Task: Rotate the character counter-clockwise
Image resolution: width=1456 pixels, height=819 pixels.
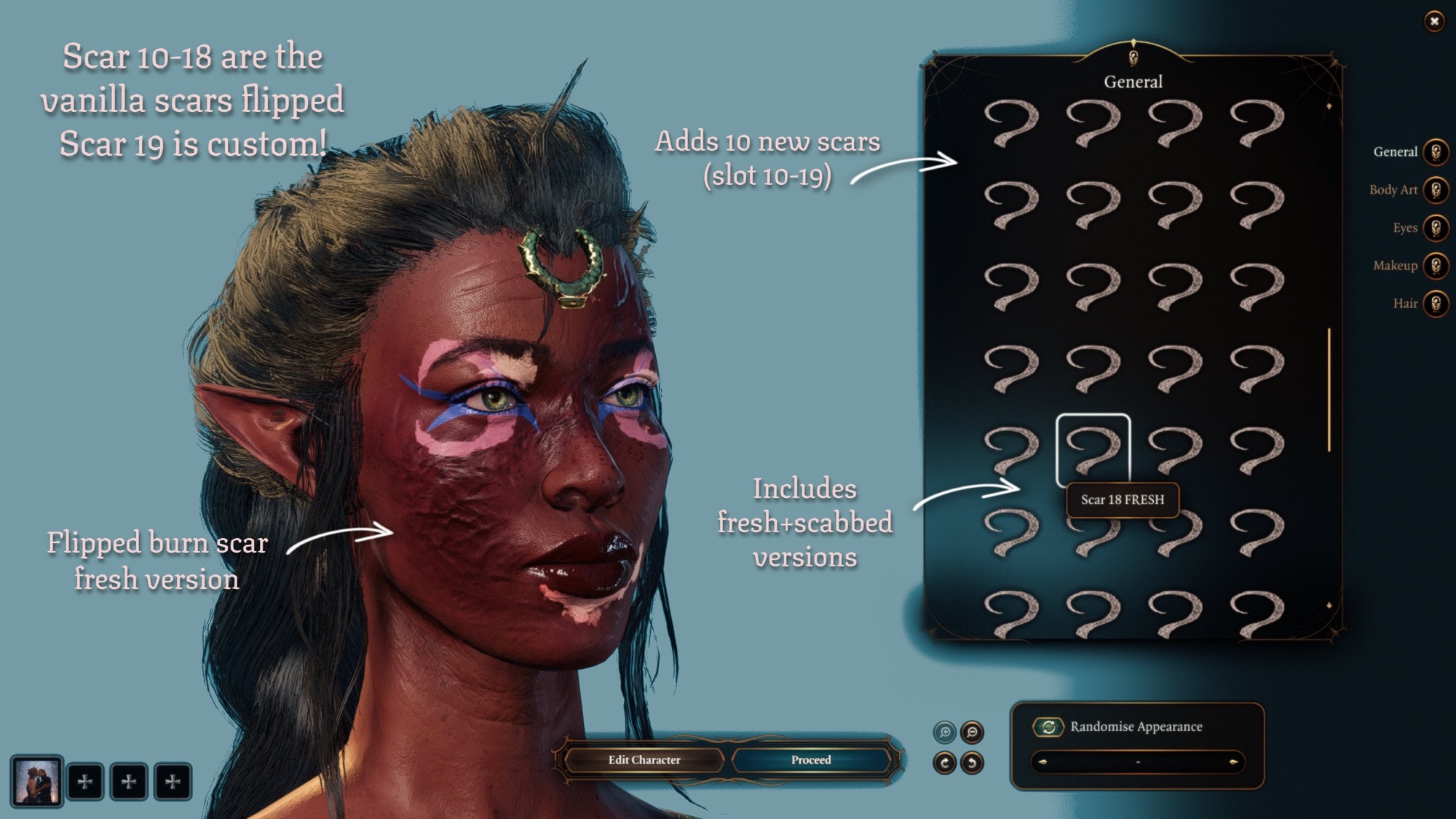Action: pos(972,763)
